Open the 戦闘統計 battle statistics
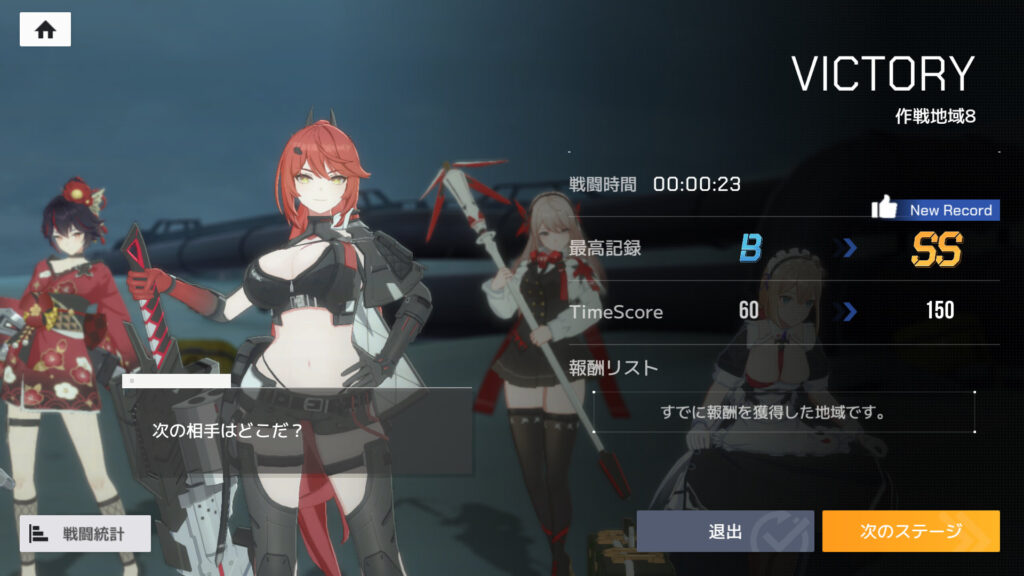 click(85, 533)
